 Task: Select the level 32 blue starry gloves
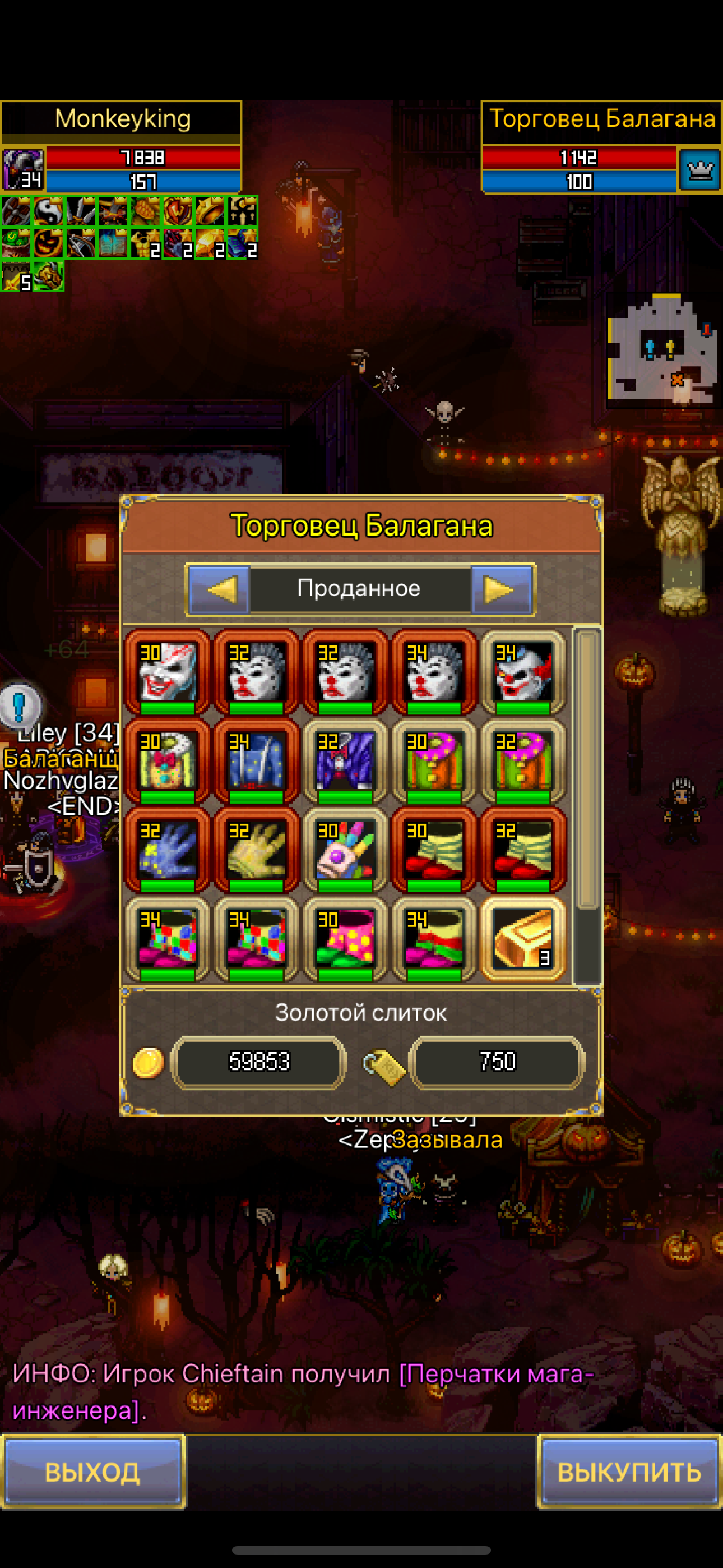coord(168,850)
